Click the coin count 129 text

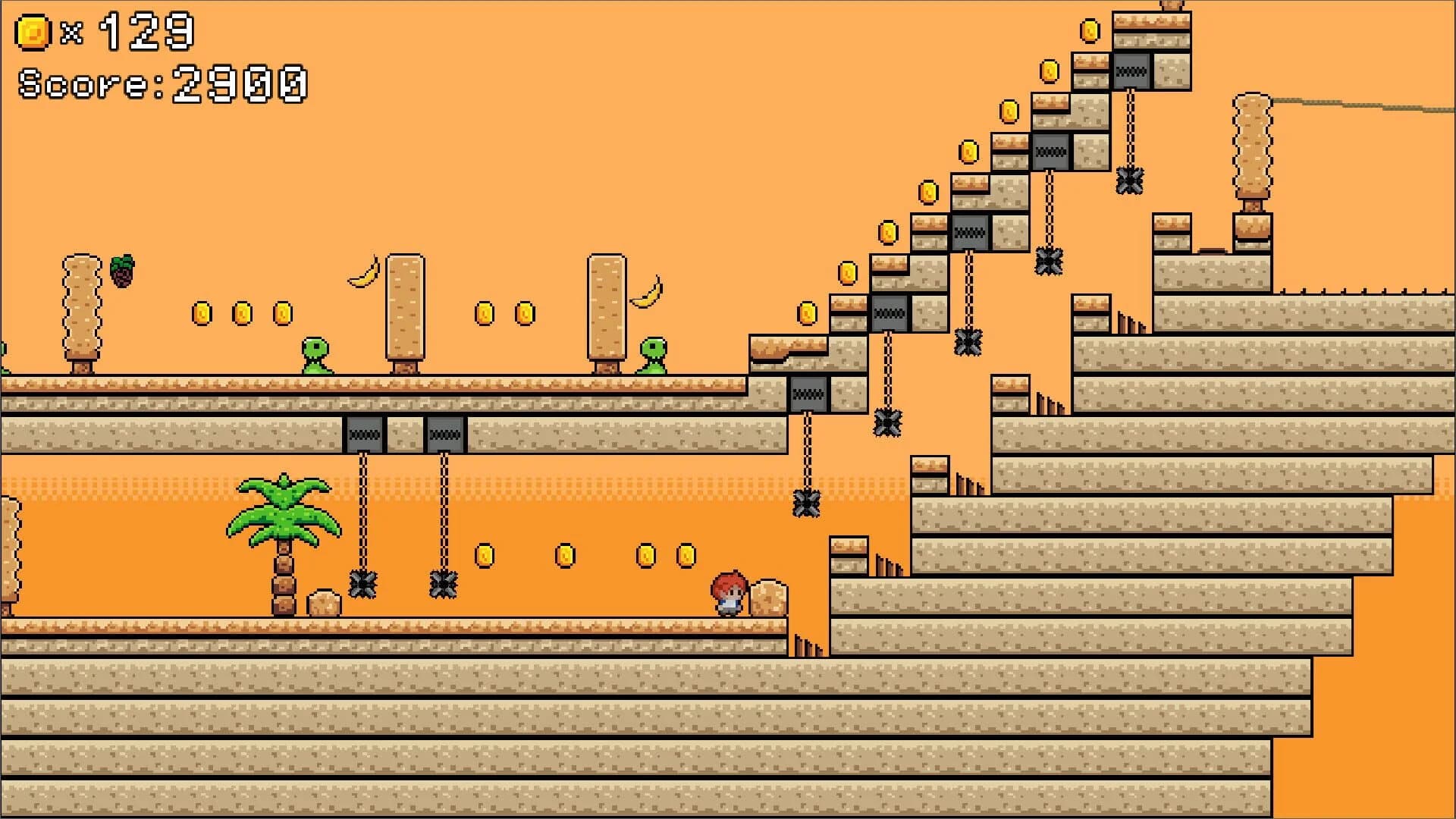tap(148, 30)
